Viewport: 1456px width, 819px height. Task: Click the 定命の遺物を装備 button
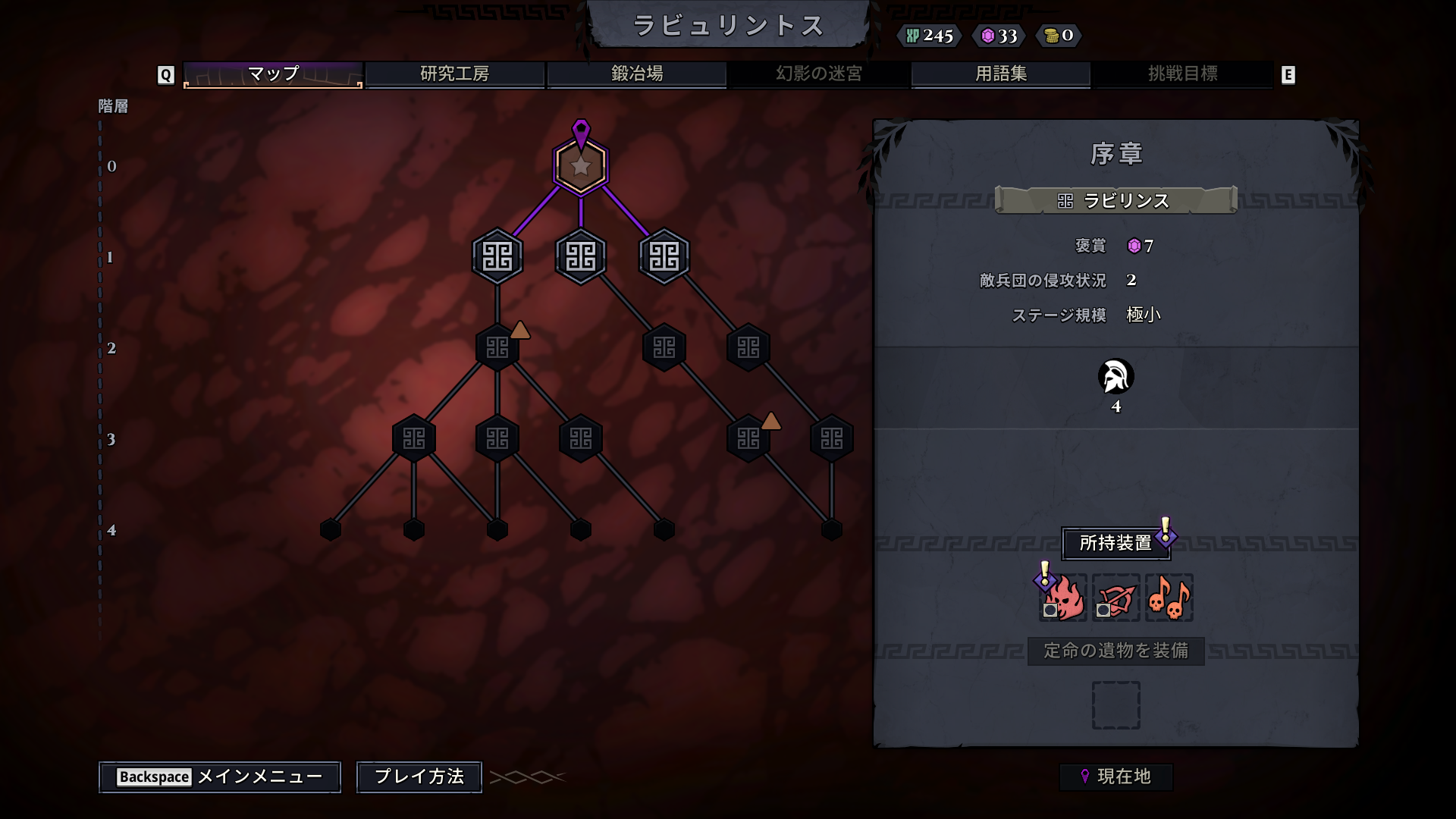pos(1115,651)
